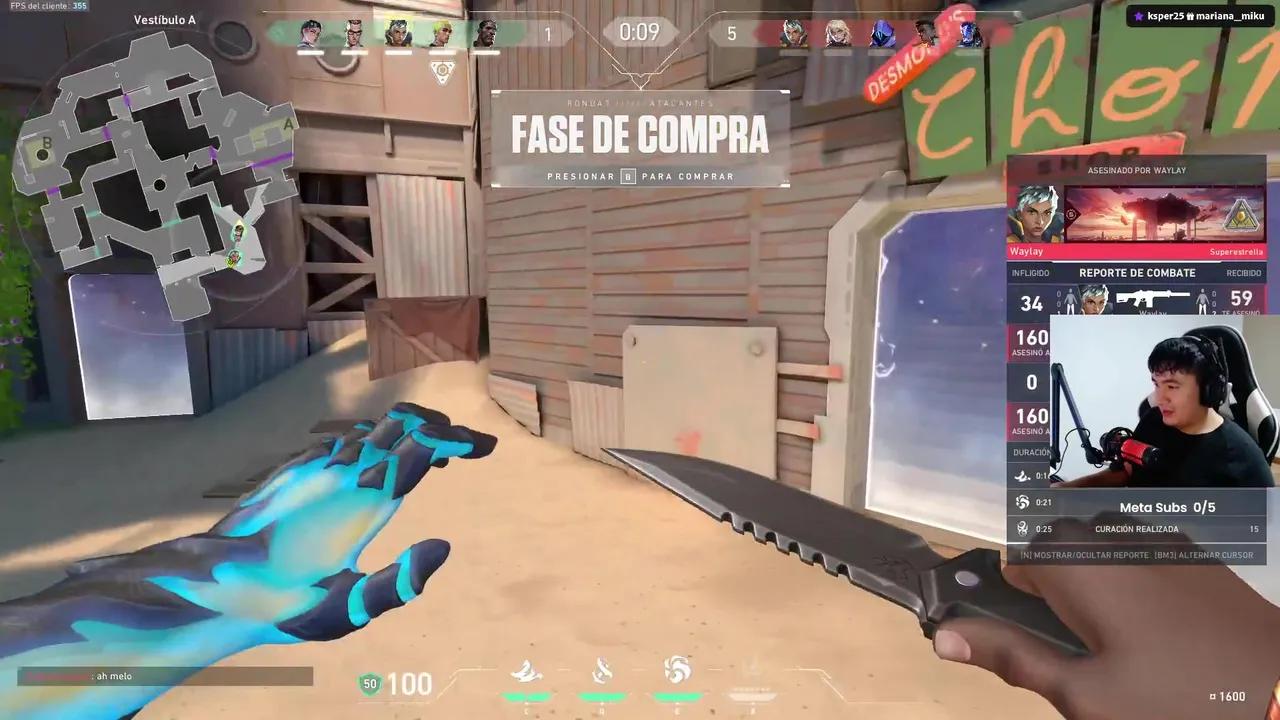This screenshot has height=720, width=1280.
Task: Click the green shield armor icon
Action: (x=370, y=684)
